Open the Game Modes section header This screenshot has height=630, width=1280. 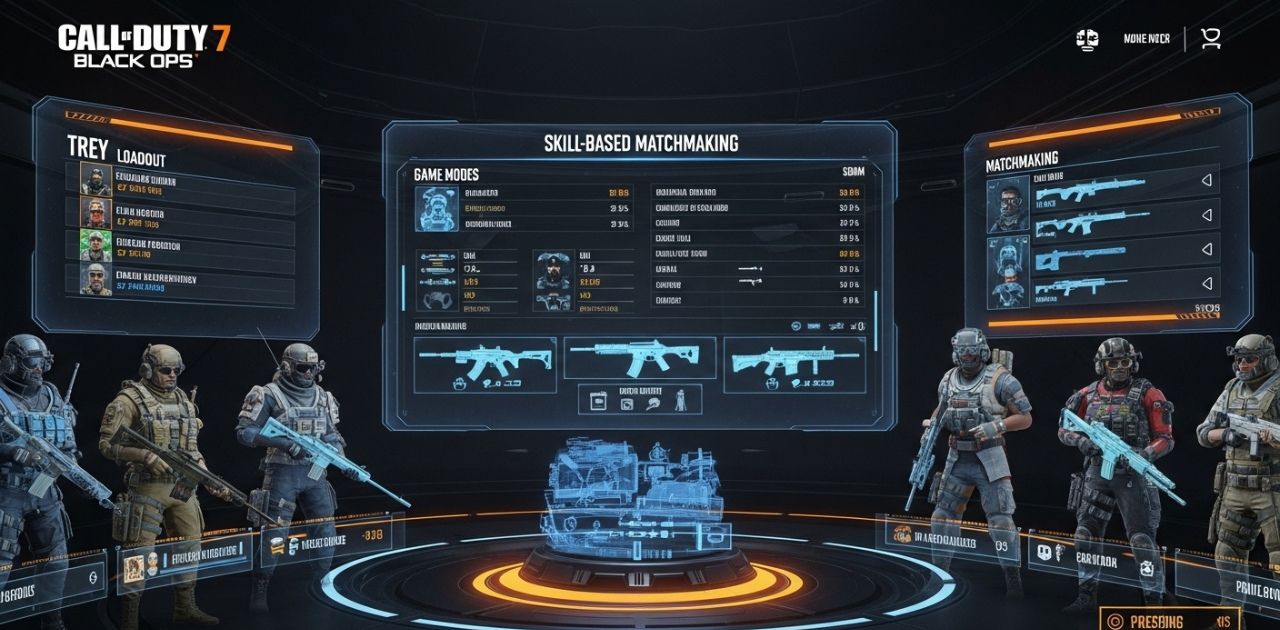click(x=446, y=174)
